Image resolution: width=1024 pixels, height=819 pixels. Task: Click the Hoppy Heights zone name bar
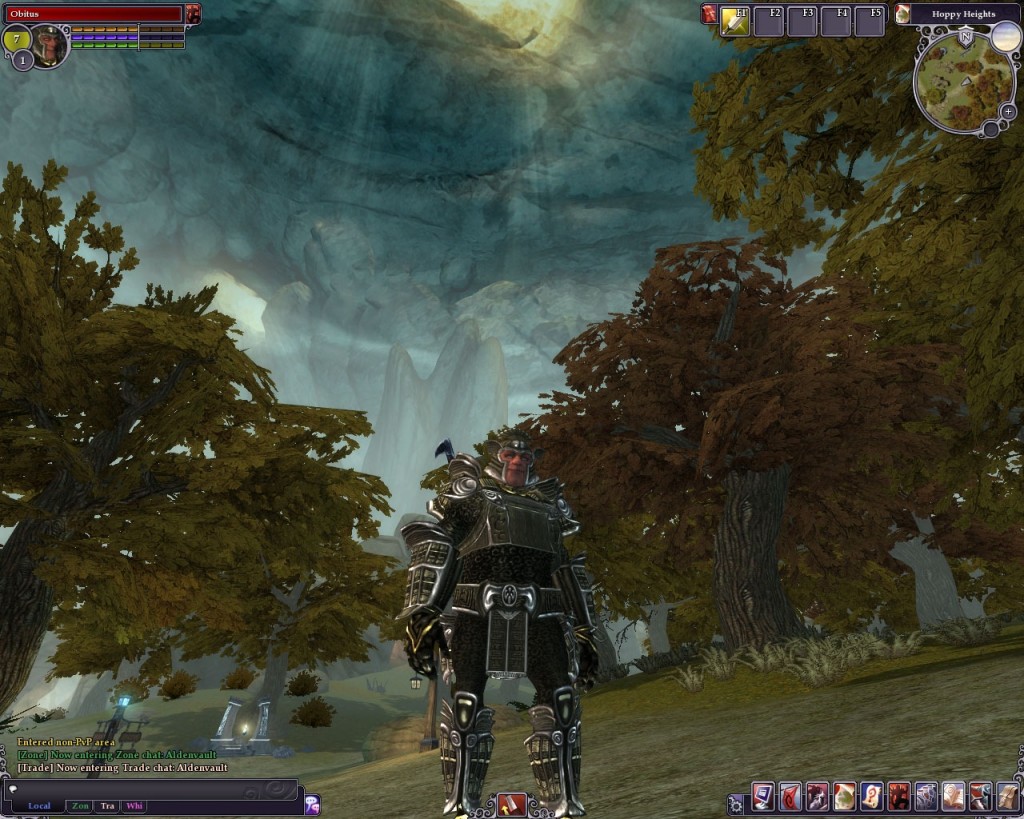click(963, 14)
